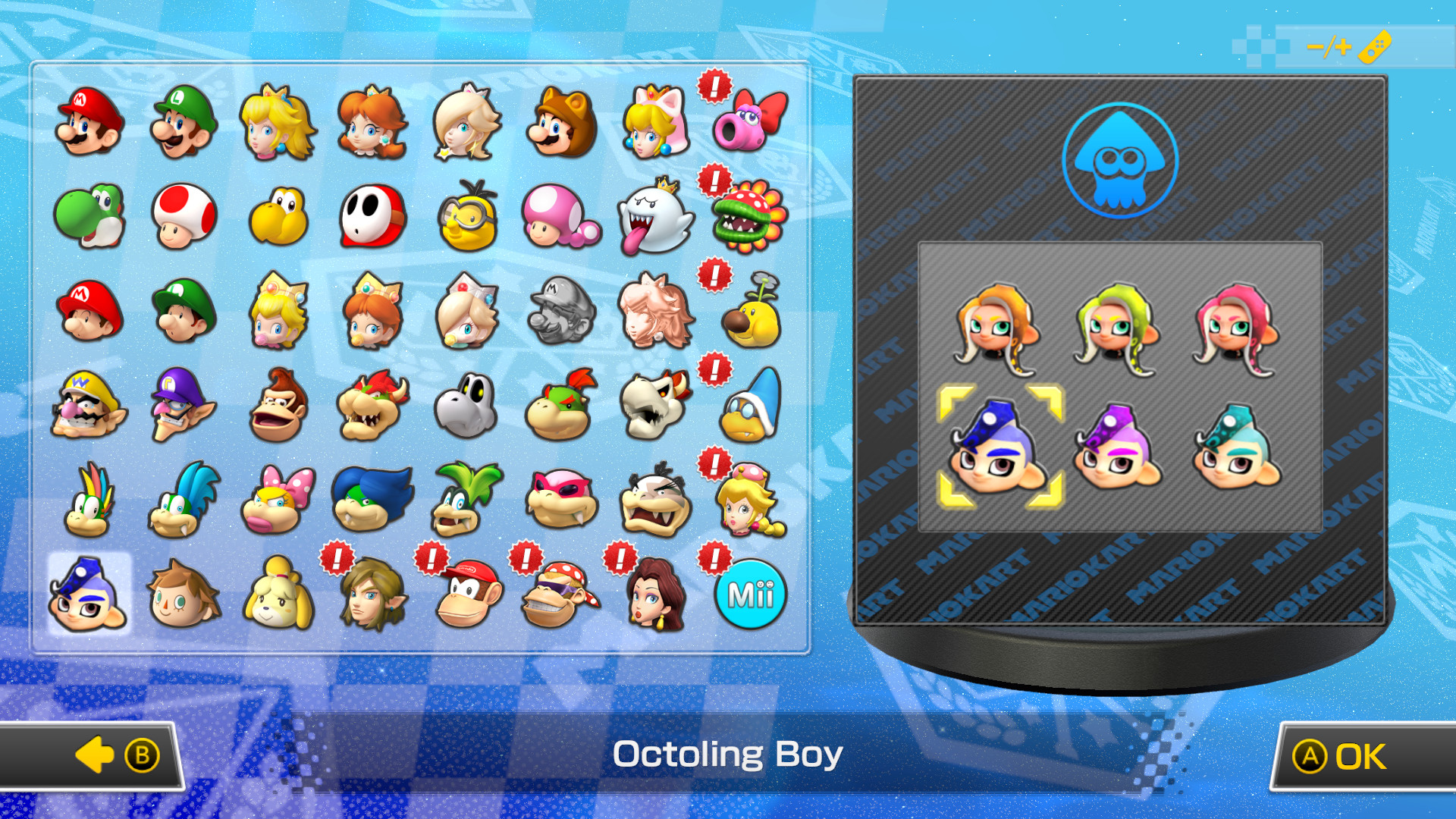Pick Waluigi from the character grid
Viewport: 1456px width, 819px height.
pos(181,407)
